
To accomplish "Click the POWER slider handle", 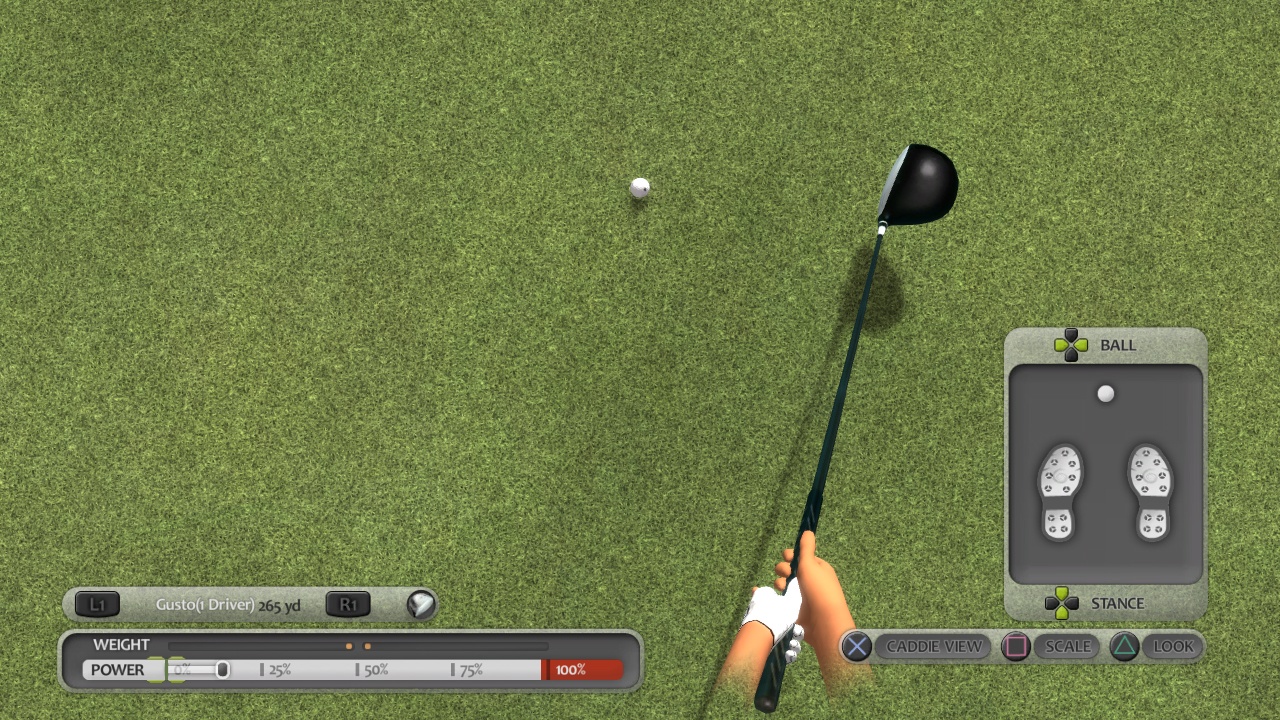I will click(x=222, y=670).
